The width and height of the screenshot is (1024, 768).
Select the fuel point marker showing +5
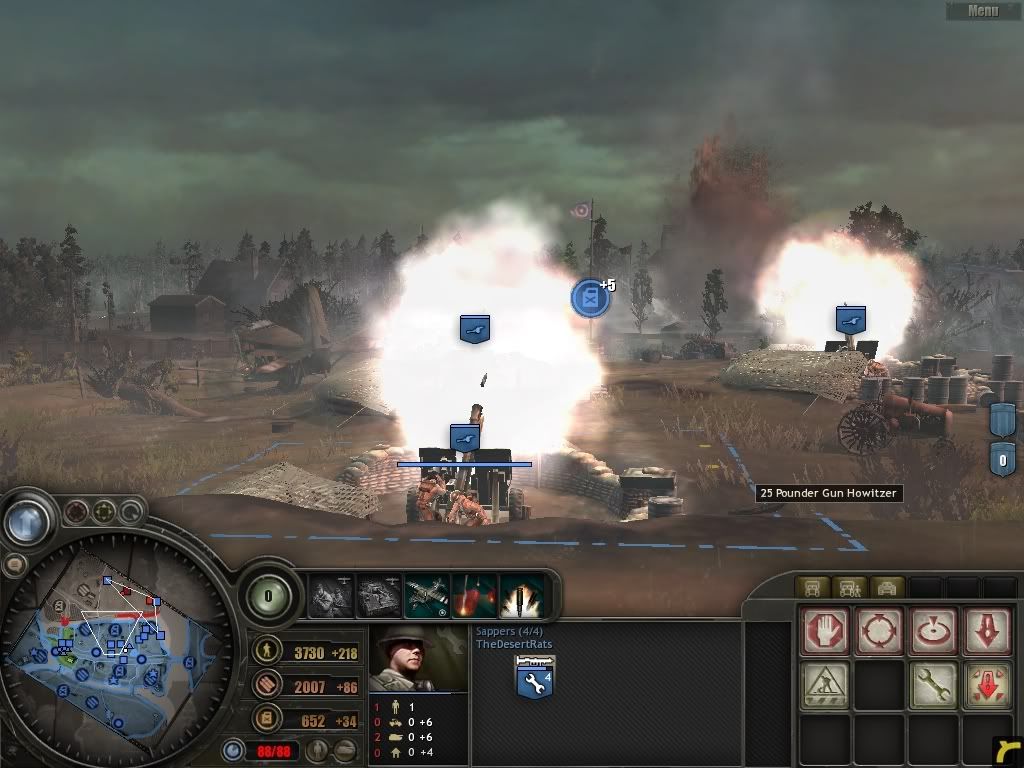(x=590, y=298)
